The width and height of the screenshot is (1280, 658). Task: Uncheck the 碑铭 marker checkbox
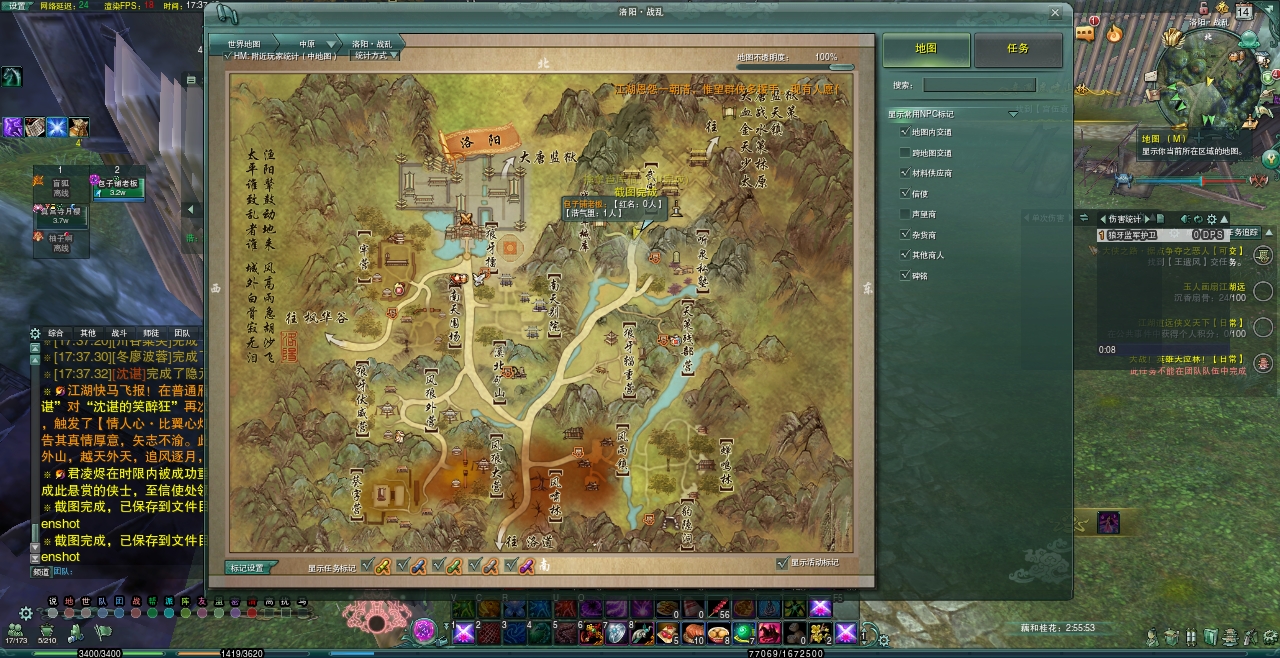pos(905,275)
